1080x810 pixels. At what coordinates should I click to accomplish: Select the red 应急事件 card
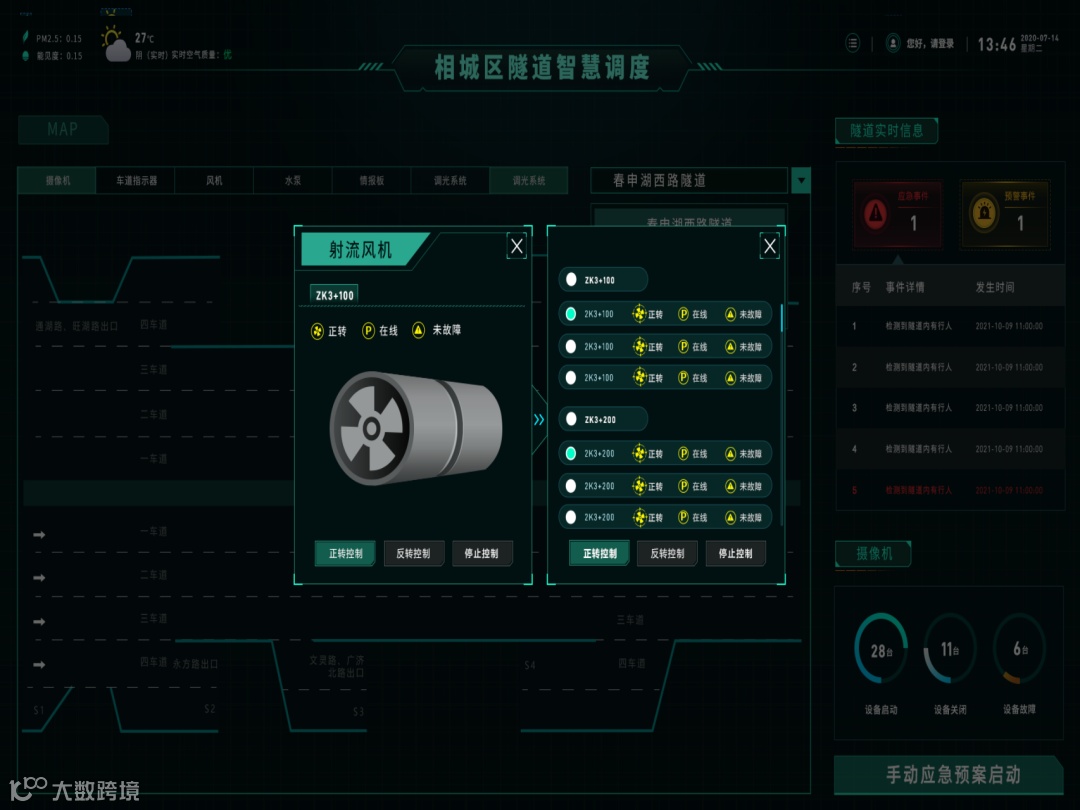pos(896,214)
